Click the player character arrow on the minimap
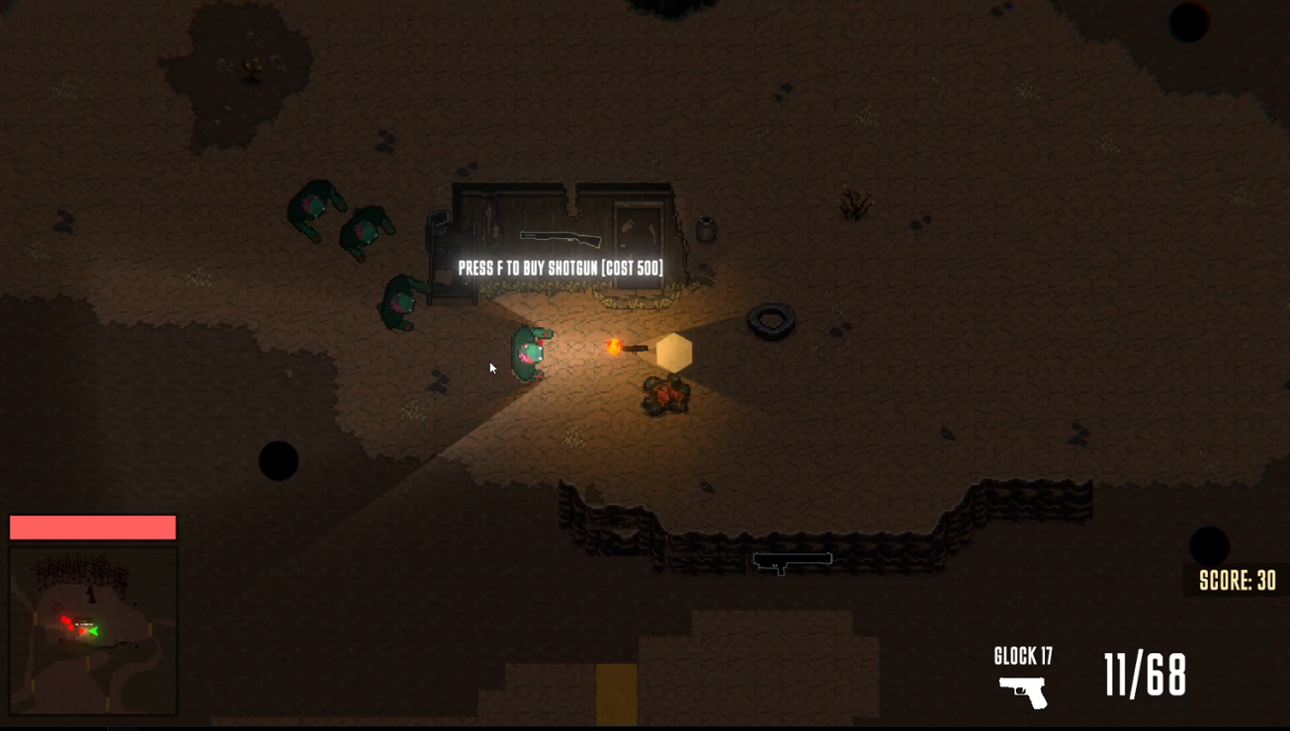 (94, 630)
